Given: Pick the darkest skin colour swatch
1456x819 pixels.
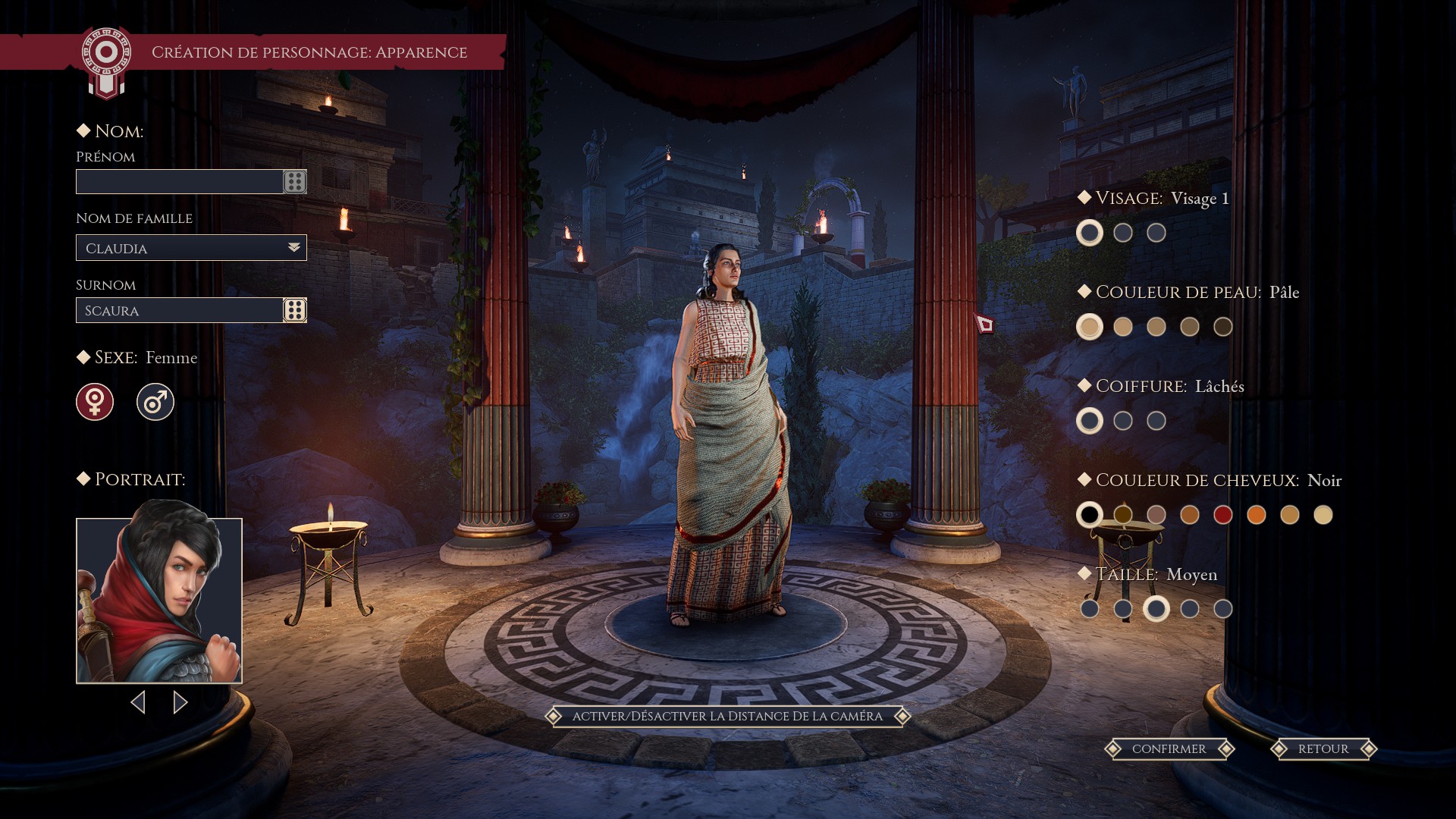Looking at the screenshot, I should click(1223, 327).
